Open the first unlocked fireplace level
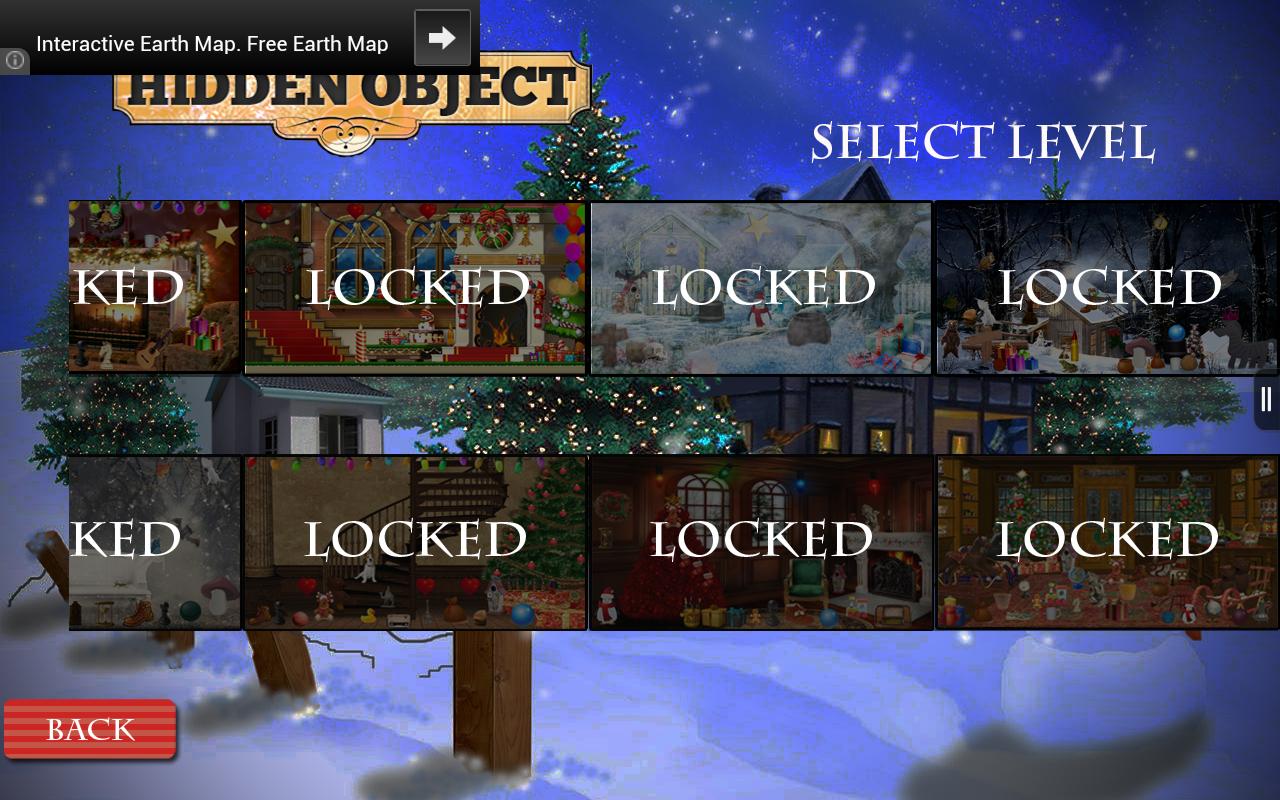Screen dimensions: 1280x800 coord(154,287)
